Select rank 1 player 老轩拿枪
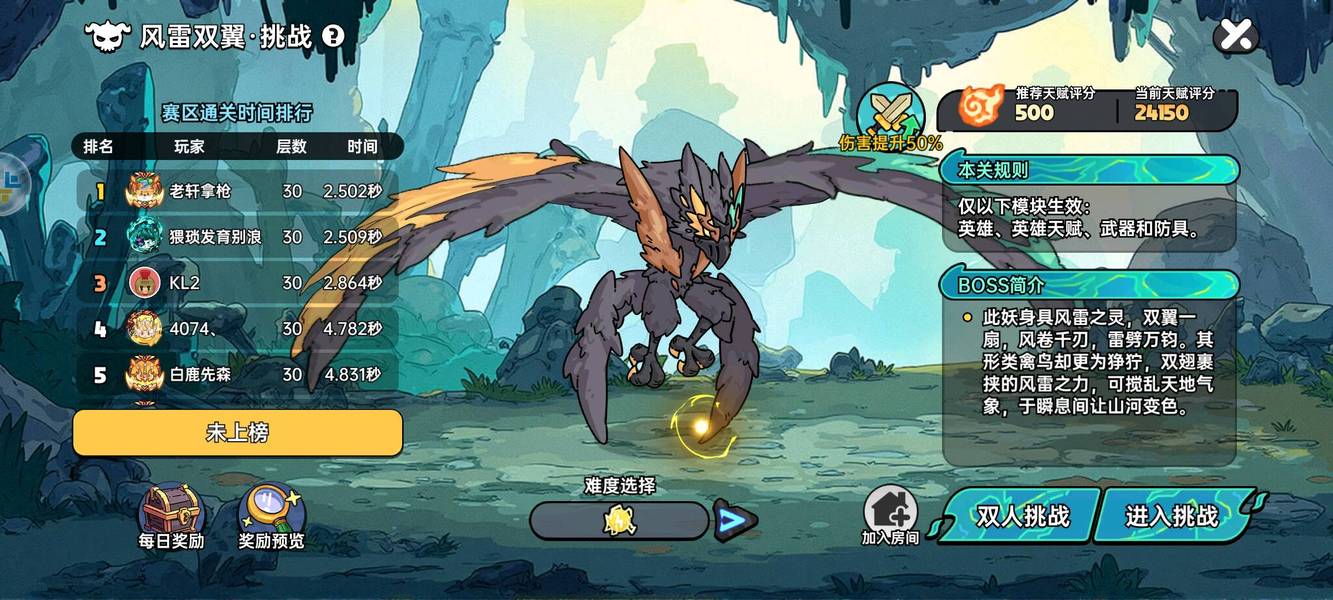Screen dimensions: 1333x600 click(238, 190)
